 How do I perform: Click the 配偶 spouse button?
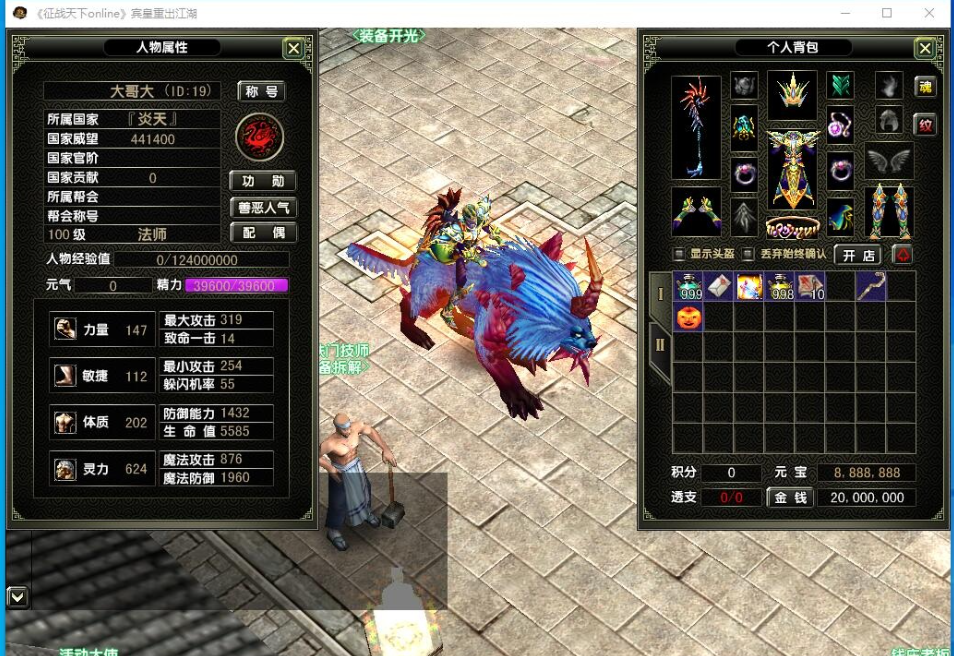click(x=262, y=232)
